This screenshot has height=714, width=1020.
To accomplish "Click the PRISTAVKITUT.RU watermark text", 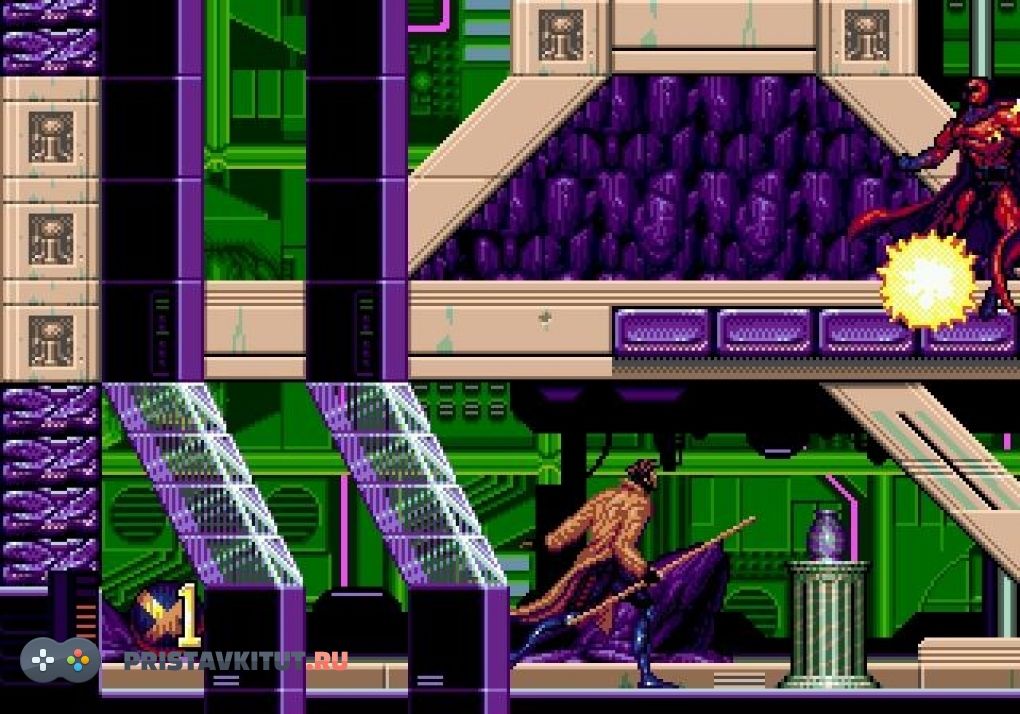I will (x=236, y=660).
